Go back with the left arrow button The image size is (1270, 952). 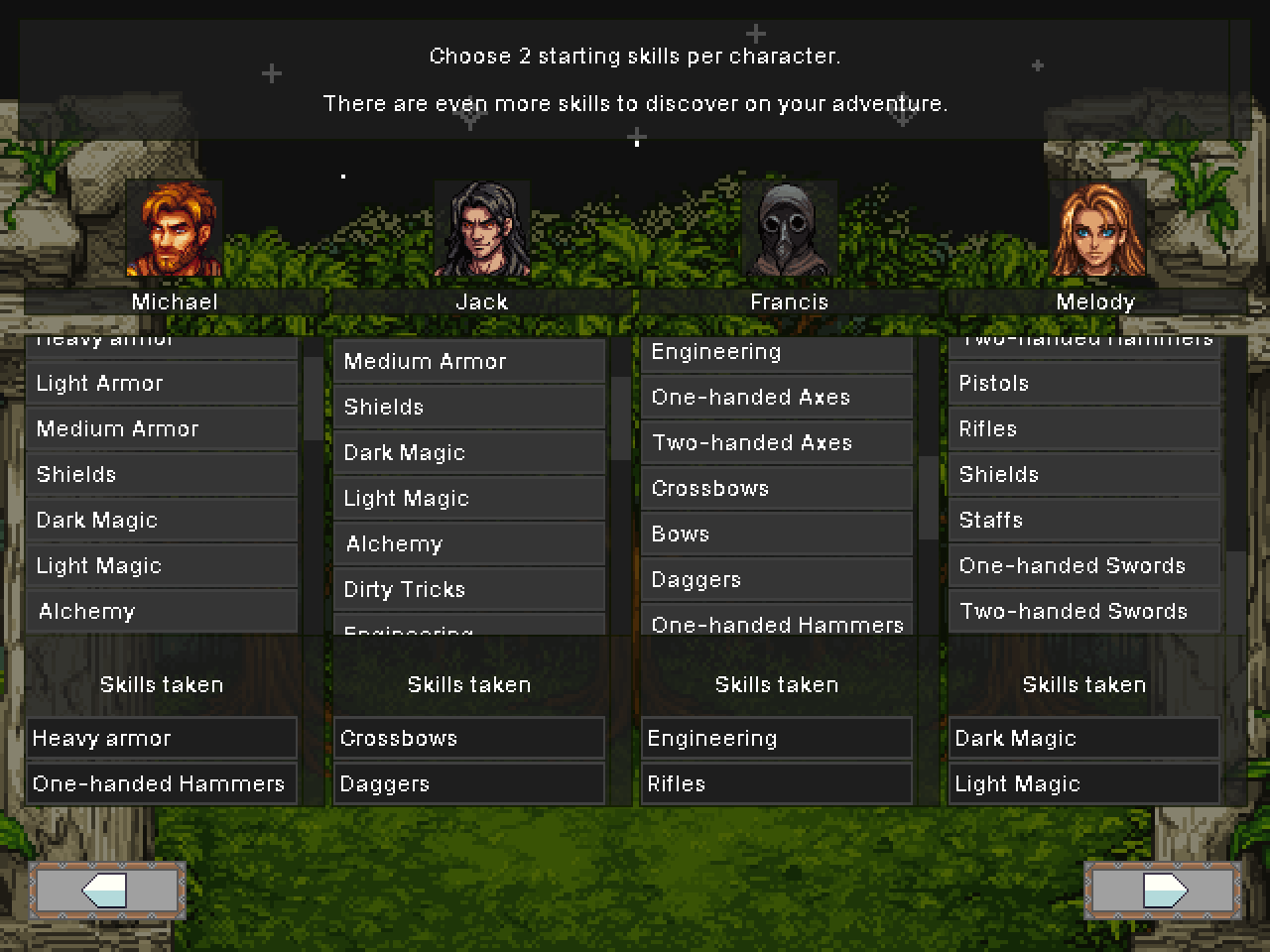tap(106, 890)
